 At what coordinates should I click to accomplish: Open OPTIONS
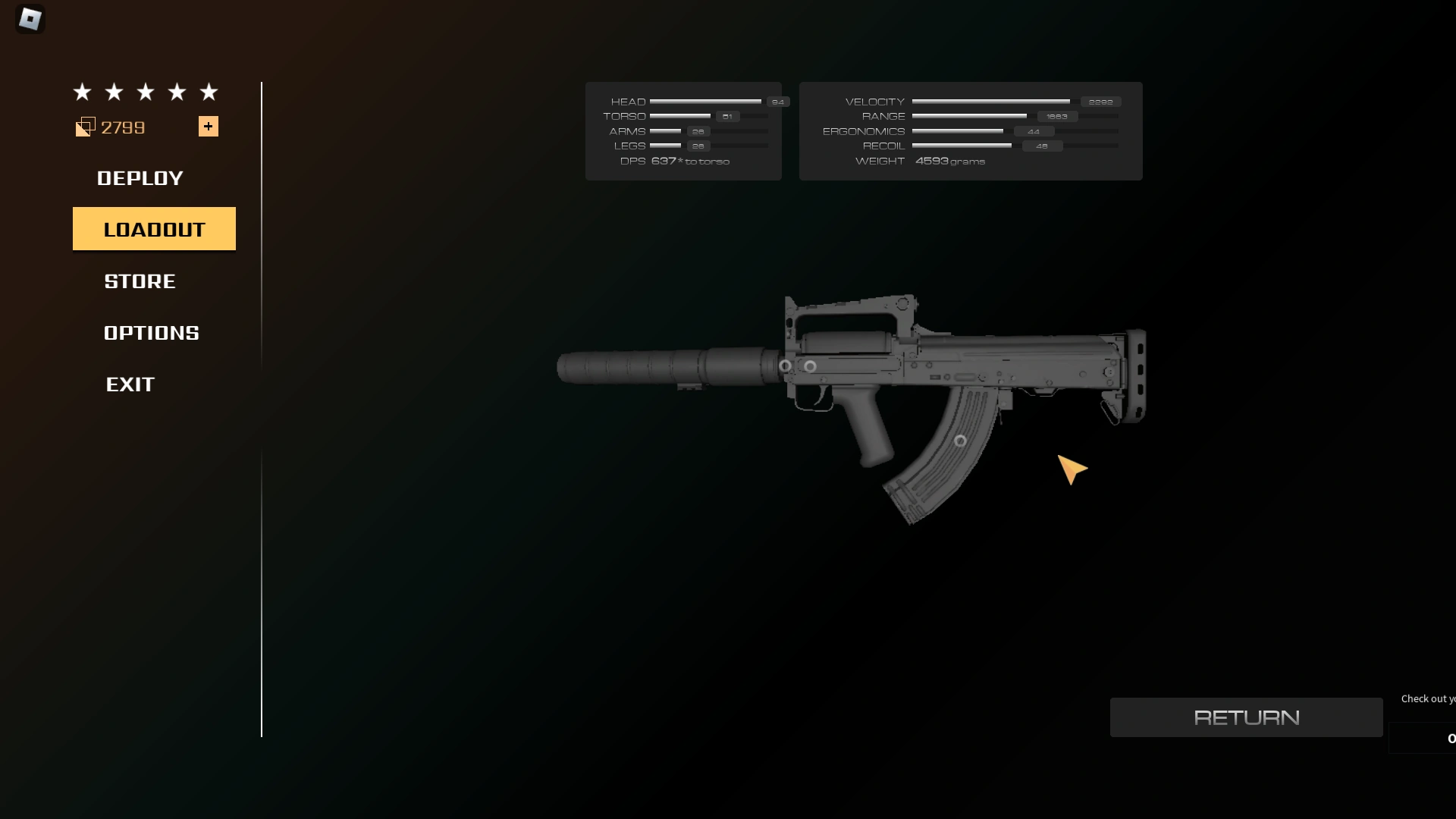click(151, 332)
